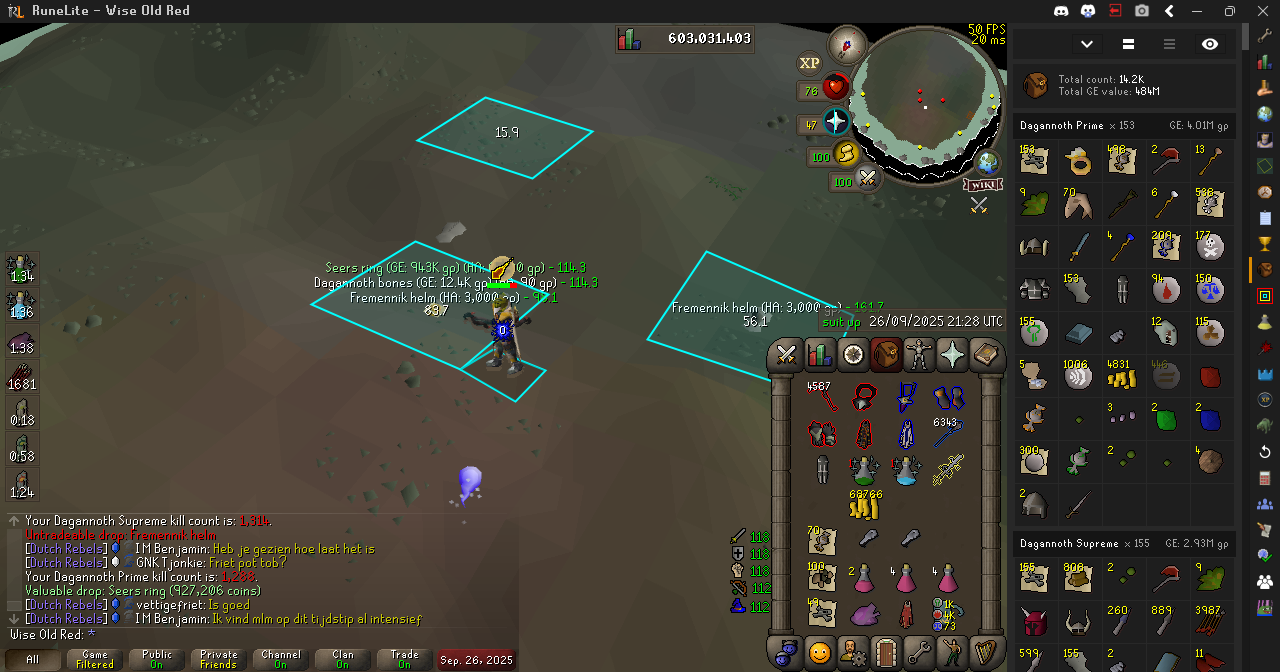The width and height of the screenshot is (1280, 672).
Task: Click the Wiki lookup banner
Action: pos(983,185)
